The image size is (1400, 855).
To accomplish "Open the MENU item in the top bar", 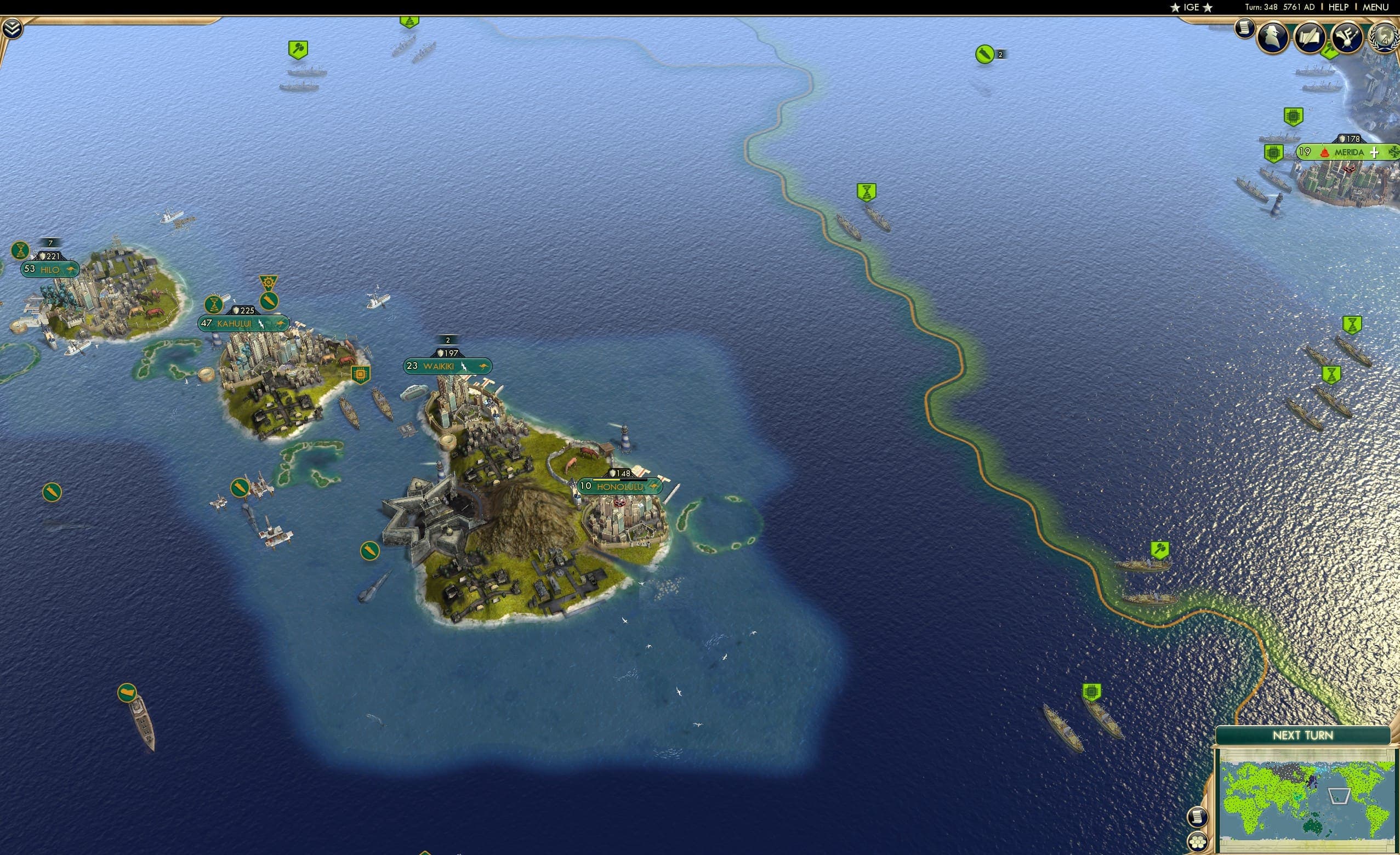I will pos(1375,7).
